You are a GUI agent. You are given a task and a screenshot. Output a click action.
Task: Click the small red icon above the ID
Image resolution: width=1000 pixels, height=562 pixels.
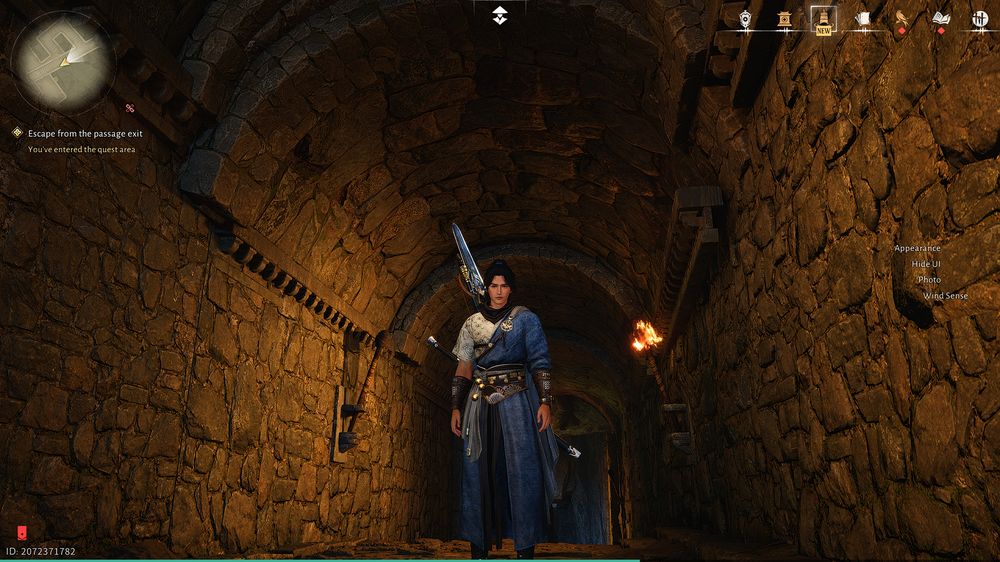pyautogui.click(x=22, y=533)
